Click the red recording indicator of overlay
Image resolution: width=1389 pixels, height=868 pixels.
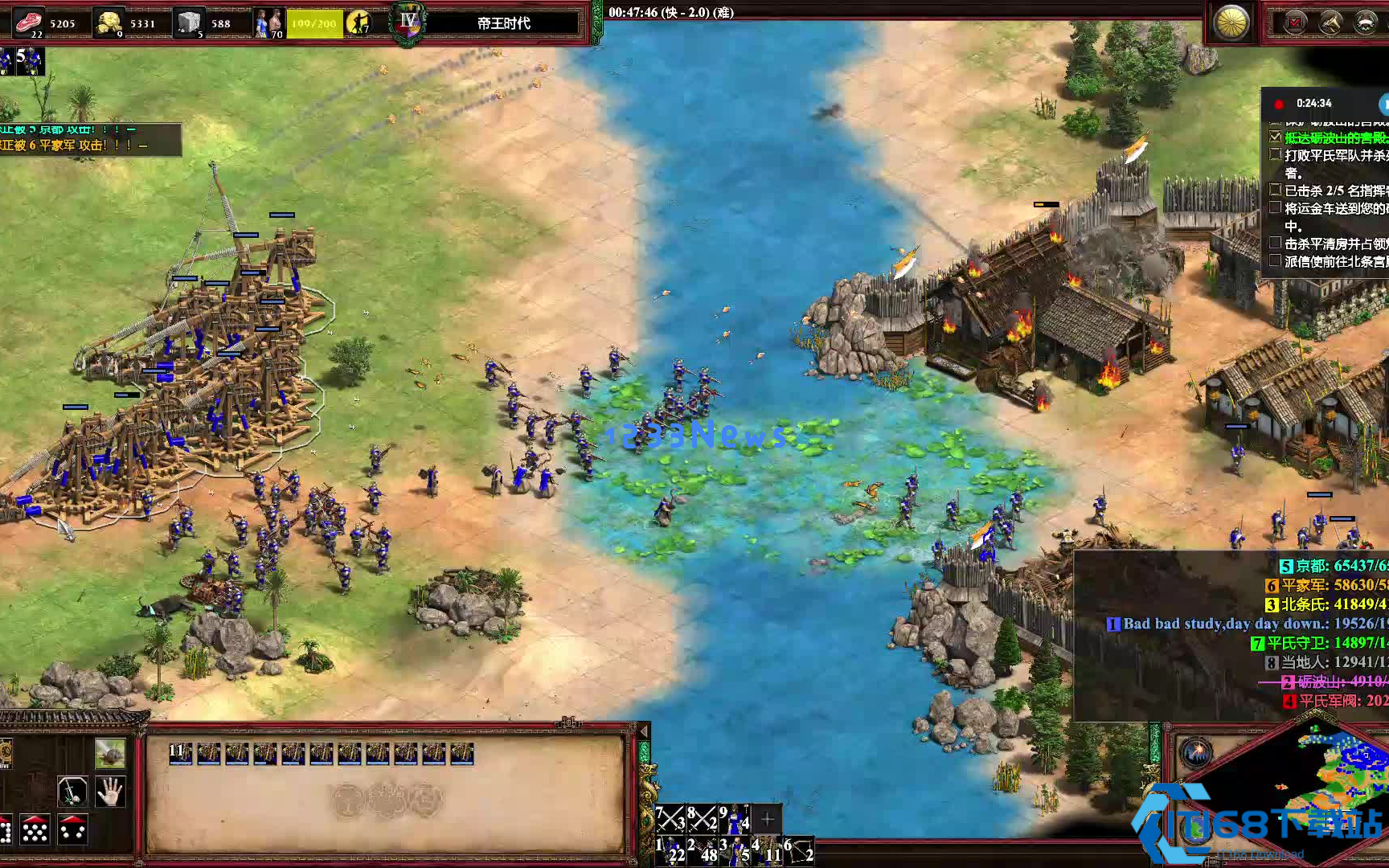(x=1279, y=104)
